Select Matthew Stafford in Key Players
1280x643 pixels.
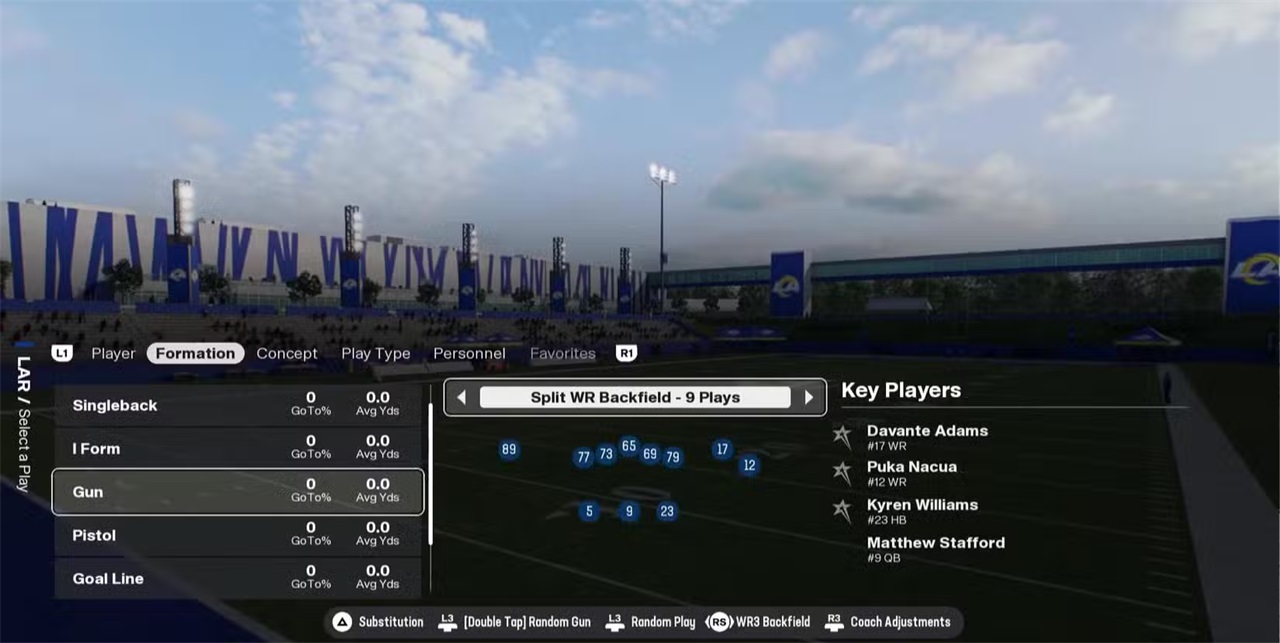pyautogui.click(x=935, y=548)
